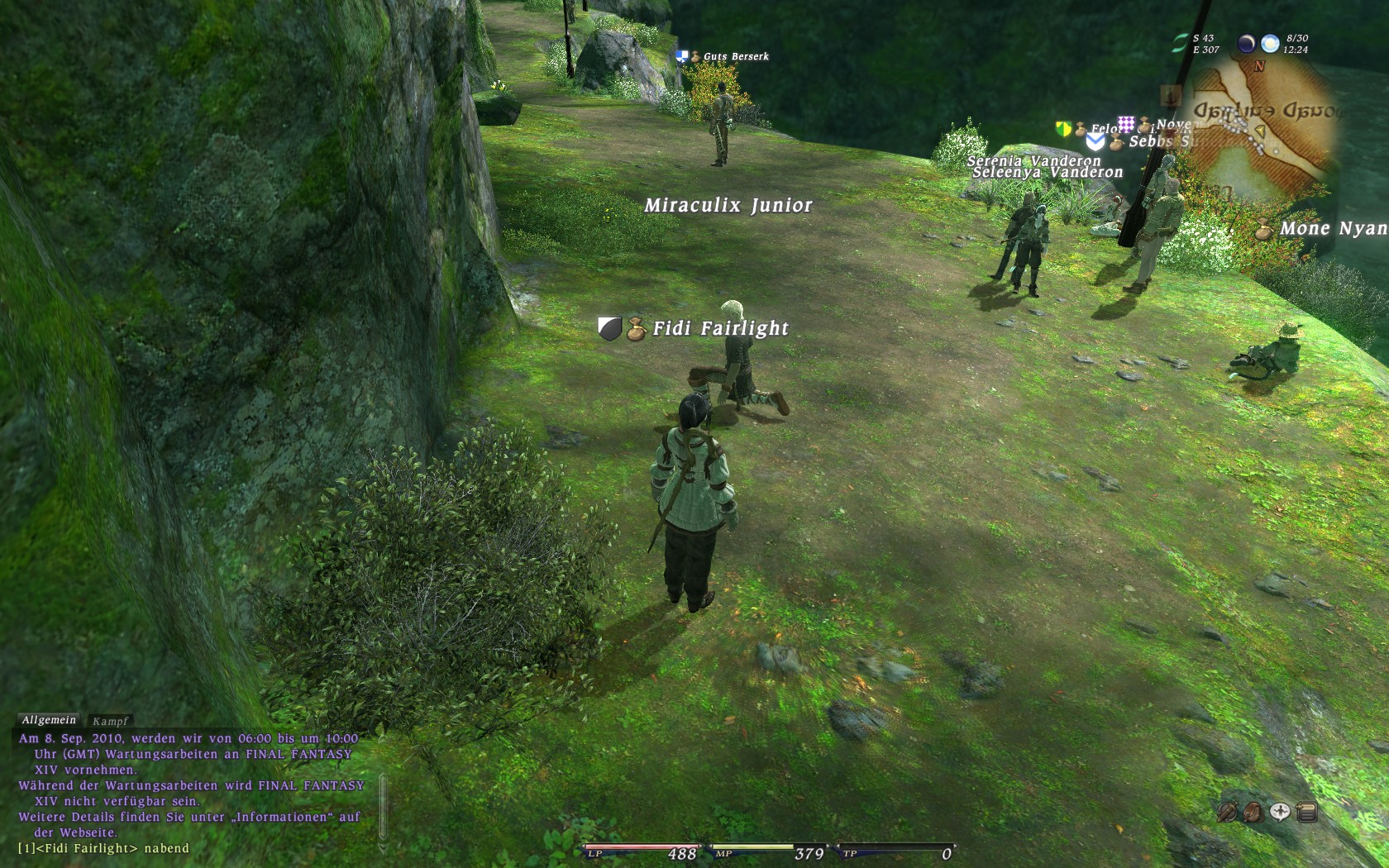1389x868 pixels.
Task: Click the chat log scrollbar
Action: [383, 806]
